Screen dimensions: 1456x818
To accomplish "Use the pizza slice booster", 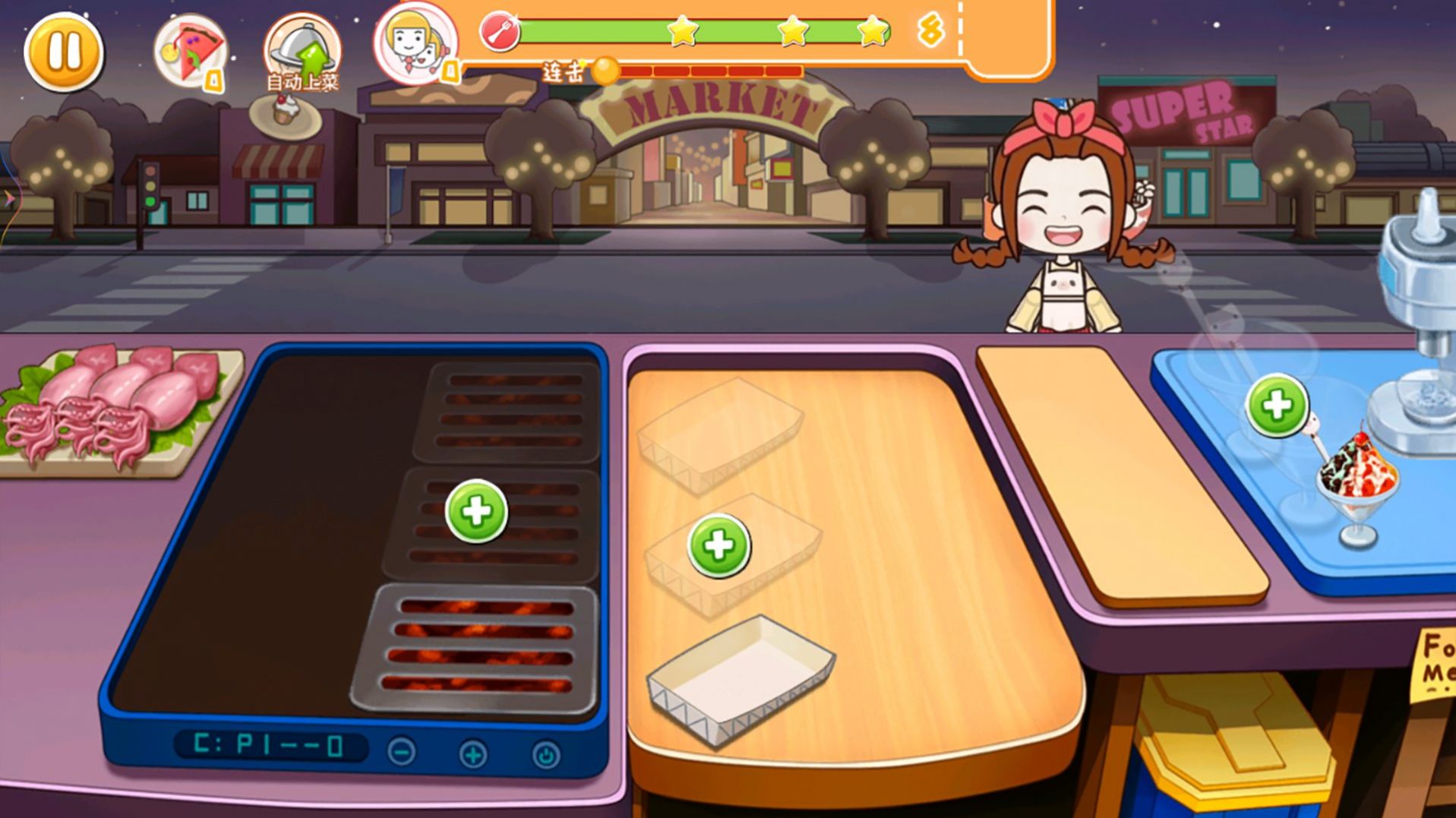I will 191,52.
